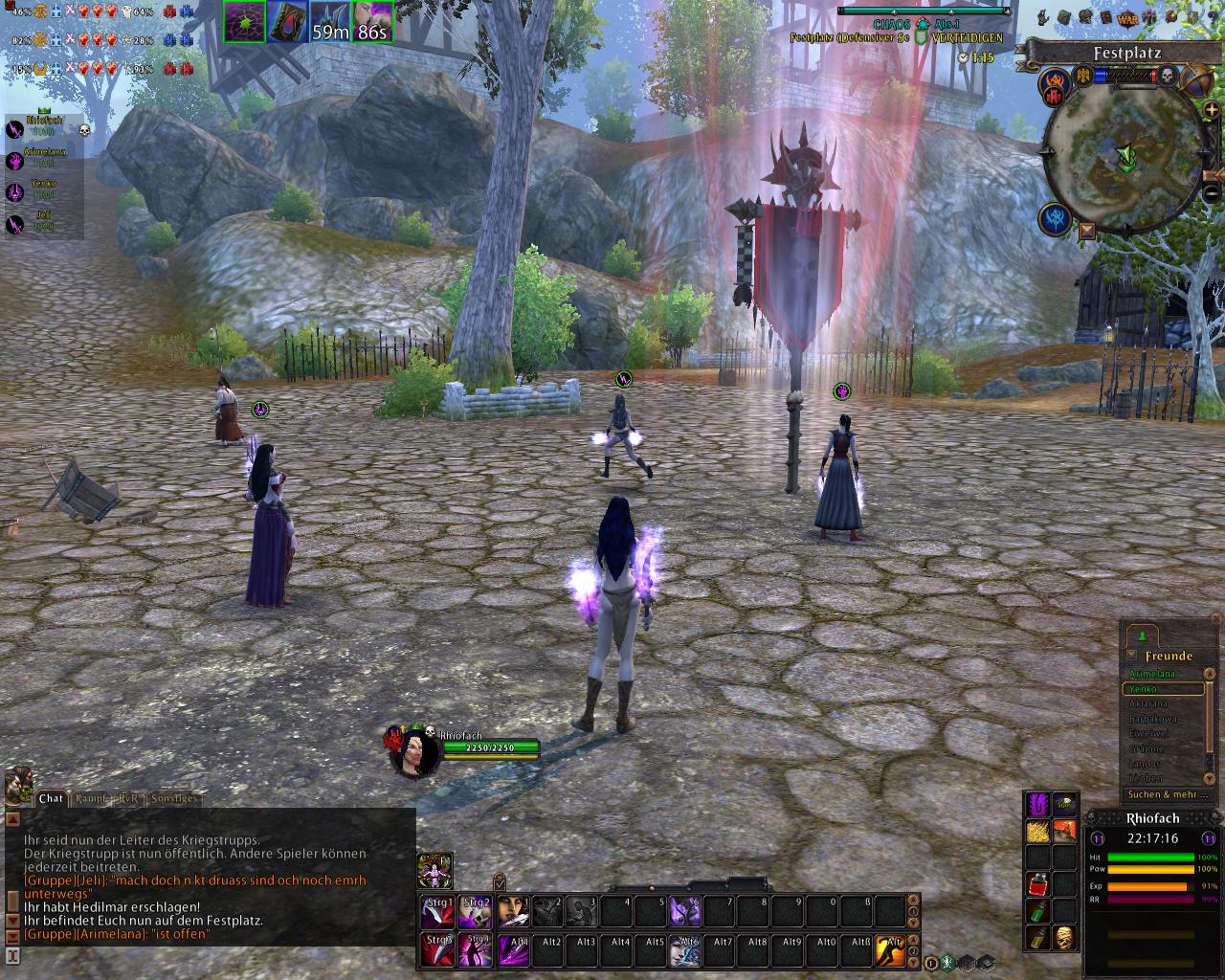Use the Strg2 skull ability
This screenshot has width=1225, height=980.
476,911
